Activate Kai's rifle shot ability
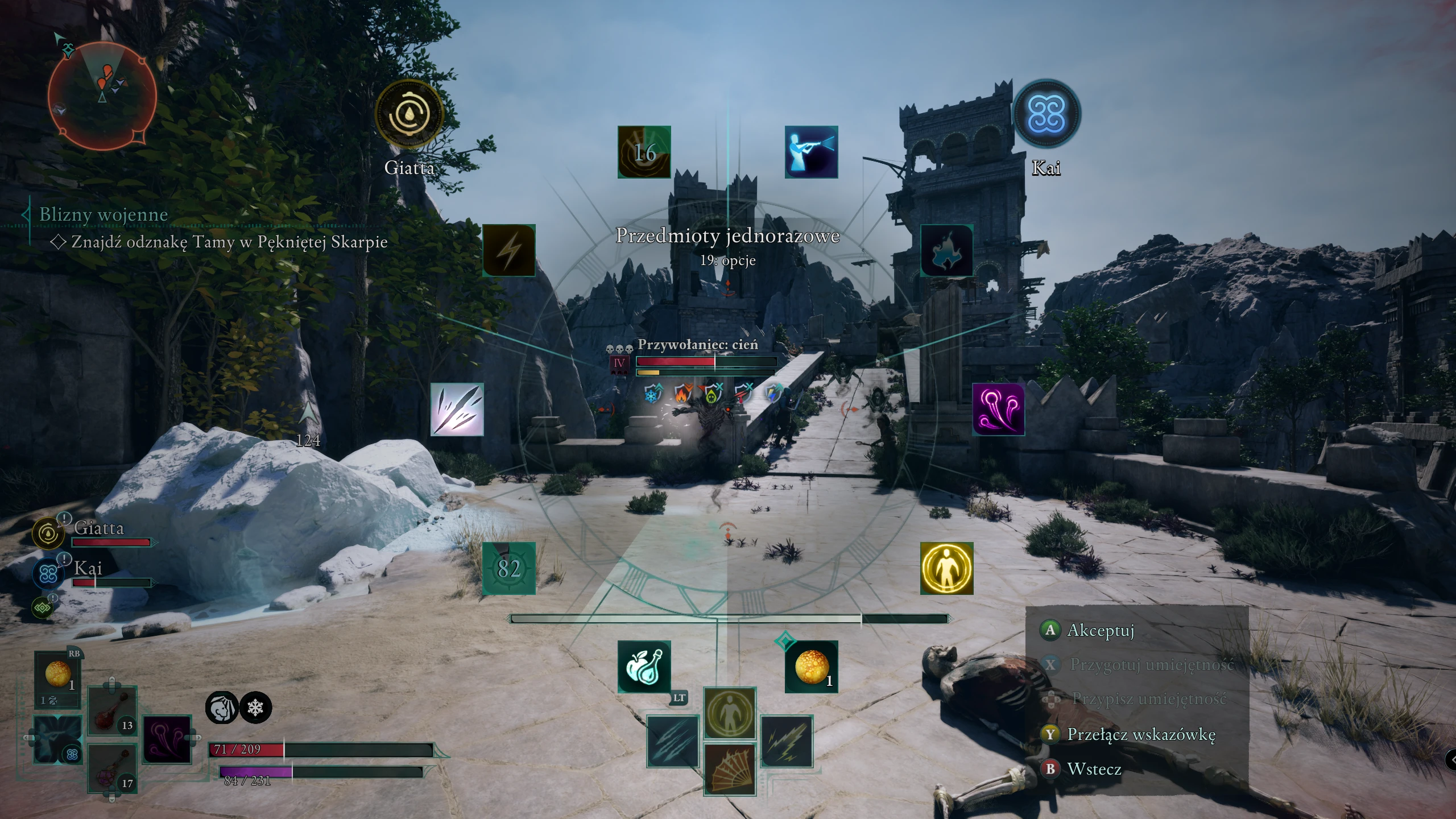The width and height of the screenshot is (1456, 819). point(811,152)
